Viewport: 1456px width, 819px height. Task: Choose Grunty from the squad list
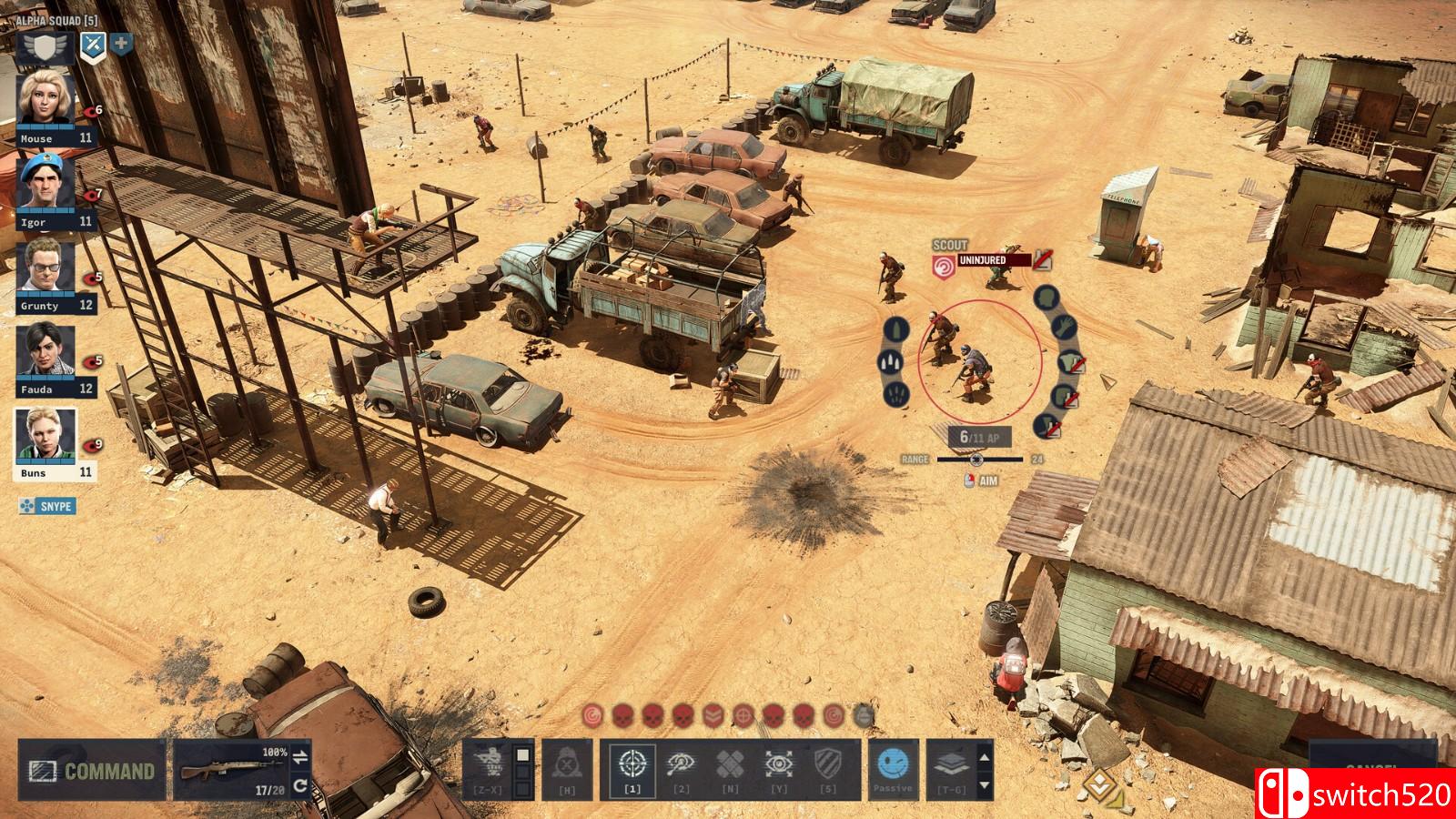pos(46,270)
